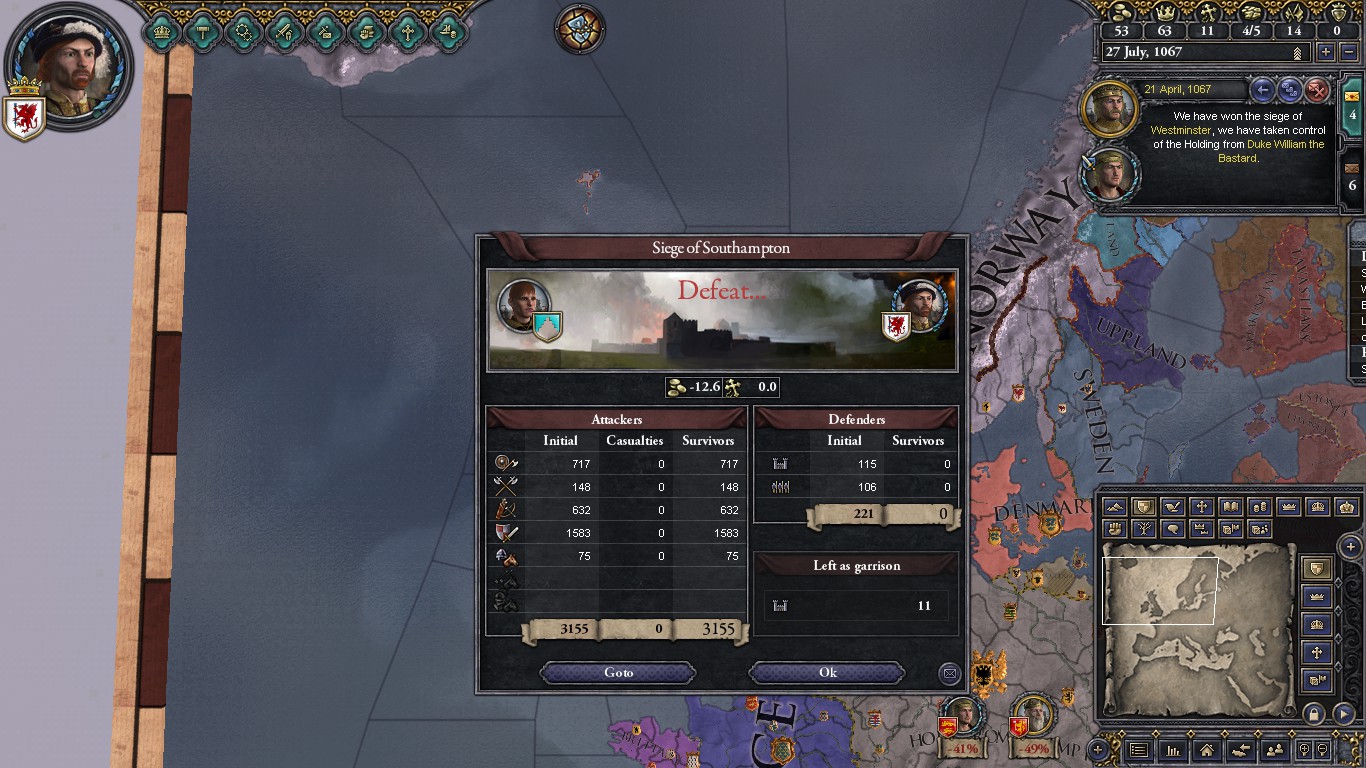Open the stained-glass shield button
Viewport: 1366px width, 768px height.
(580, 27)
